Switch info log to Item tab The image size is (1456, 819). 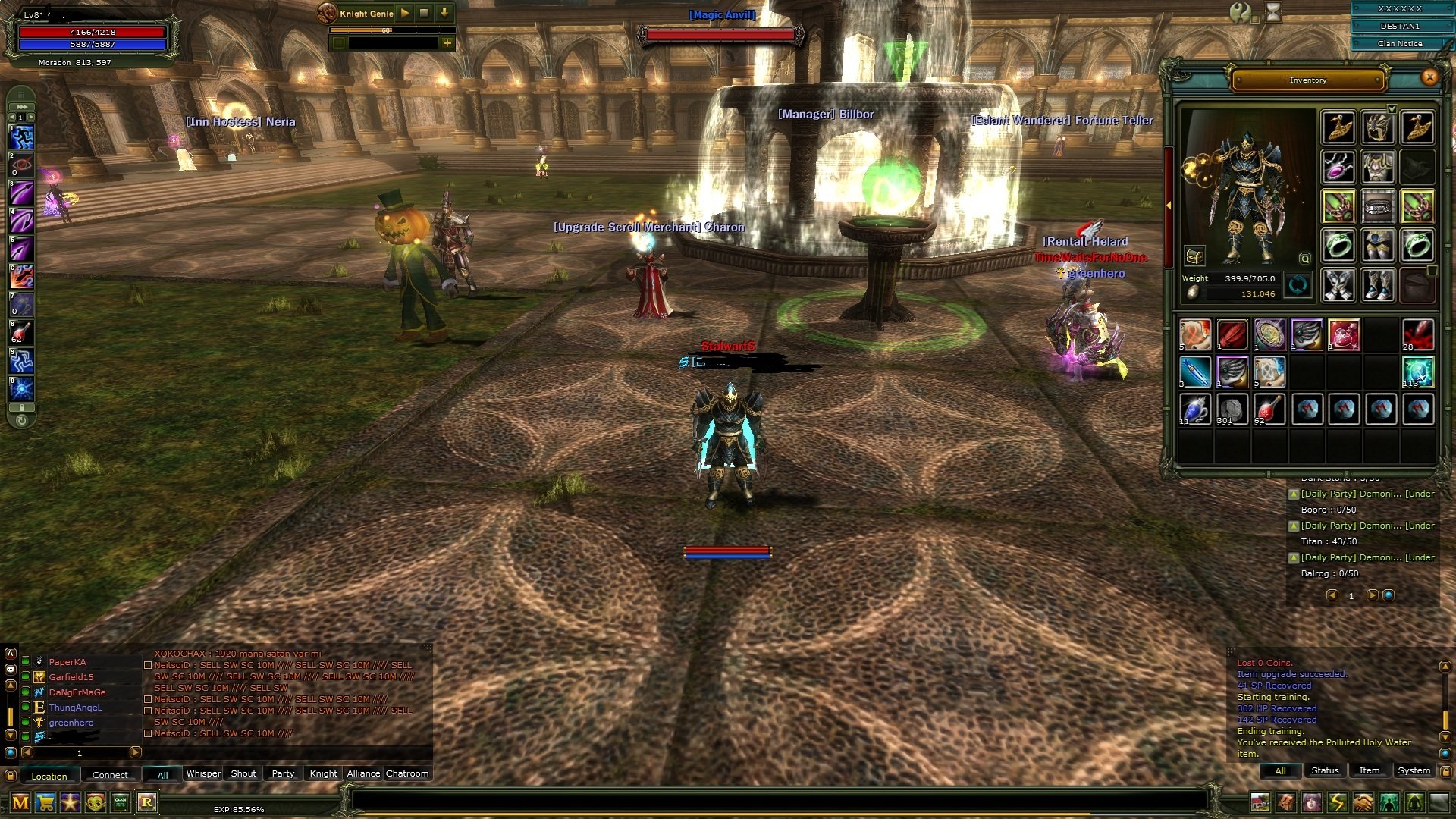point(1369,770)
